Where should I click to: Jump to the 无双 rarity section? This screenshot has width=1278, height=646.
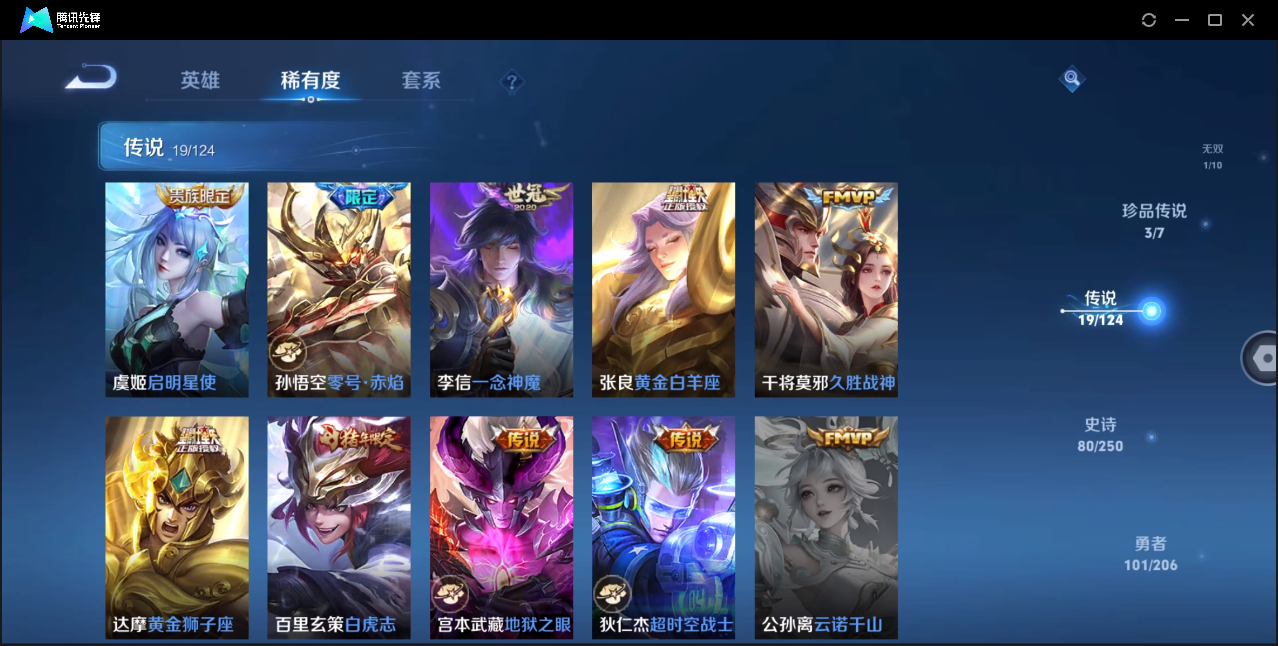[1212, 156]
